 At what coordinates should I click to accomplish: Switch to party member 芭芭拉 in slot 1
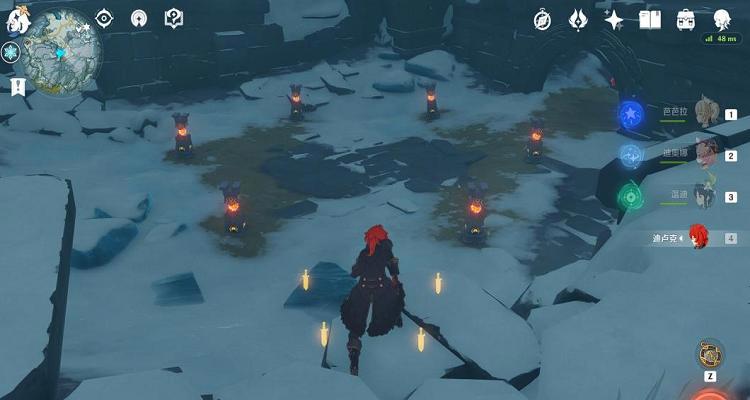coord(706,112)
